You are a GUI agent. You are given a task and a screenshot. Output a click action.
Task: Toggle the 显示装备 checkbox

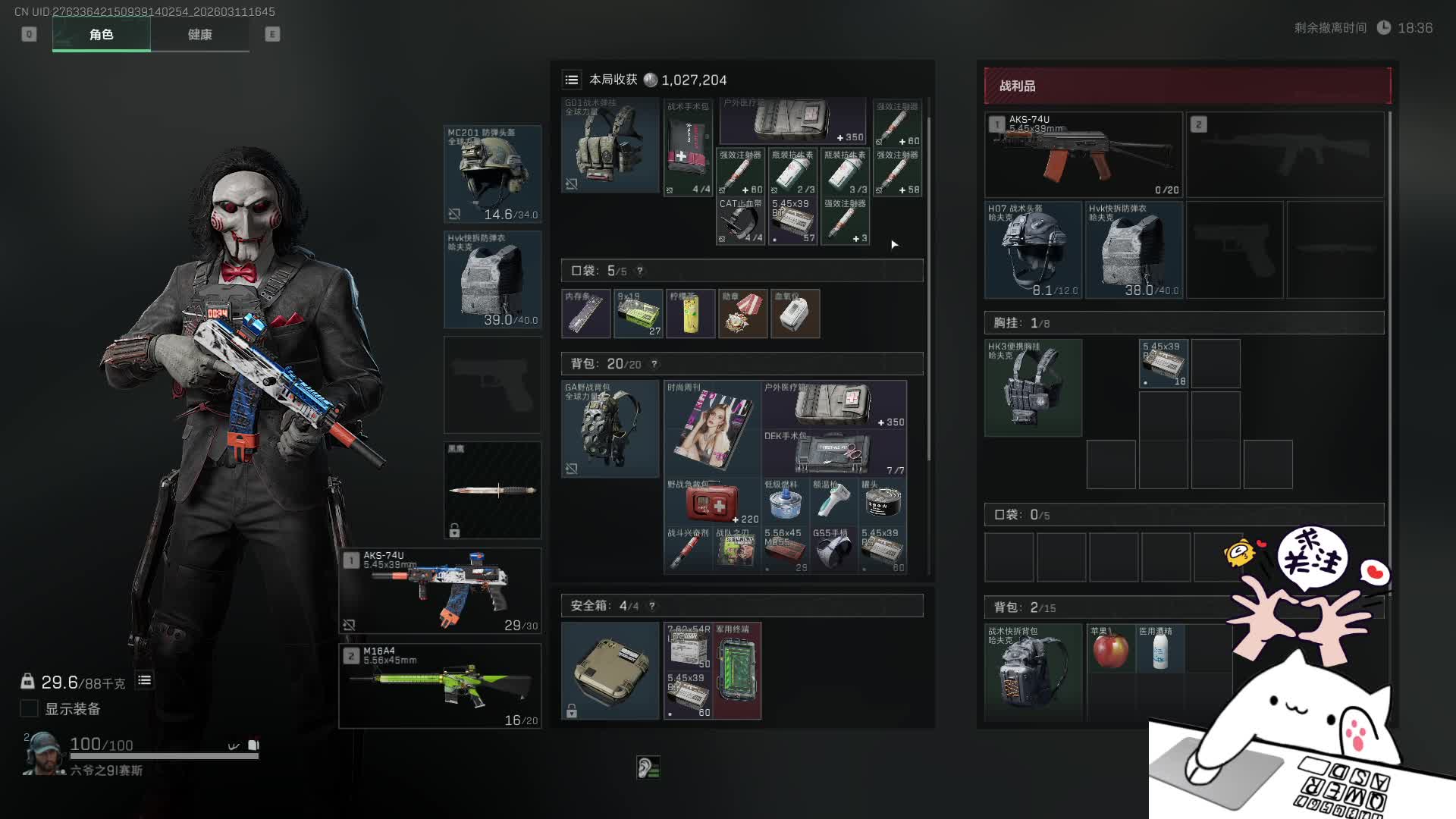(x=29, y=708)
